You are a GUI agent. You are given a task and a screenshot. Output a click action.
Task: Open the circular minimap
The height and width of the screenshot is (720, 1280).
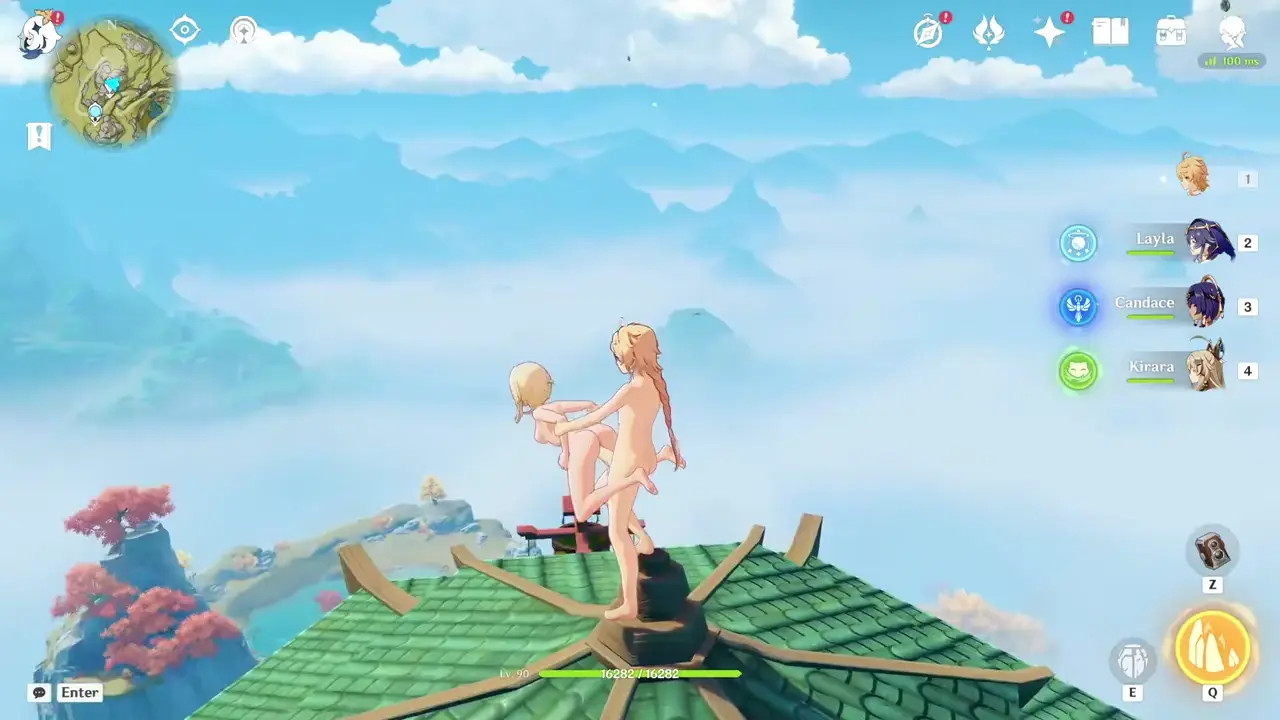point(113,83)
